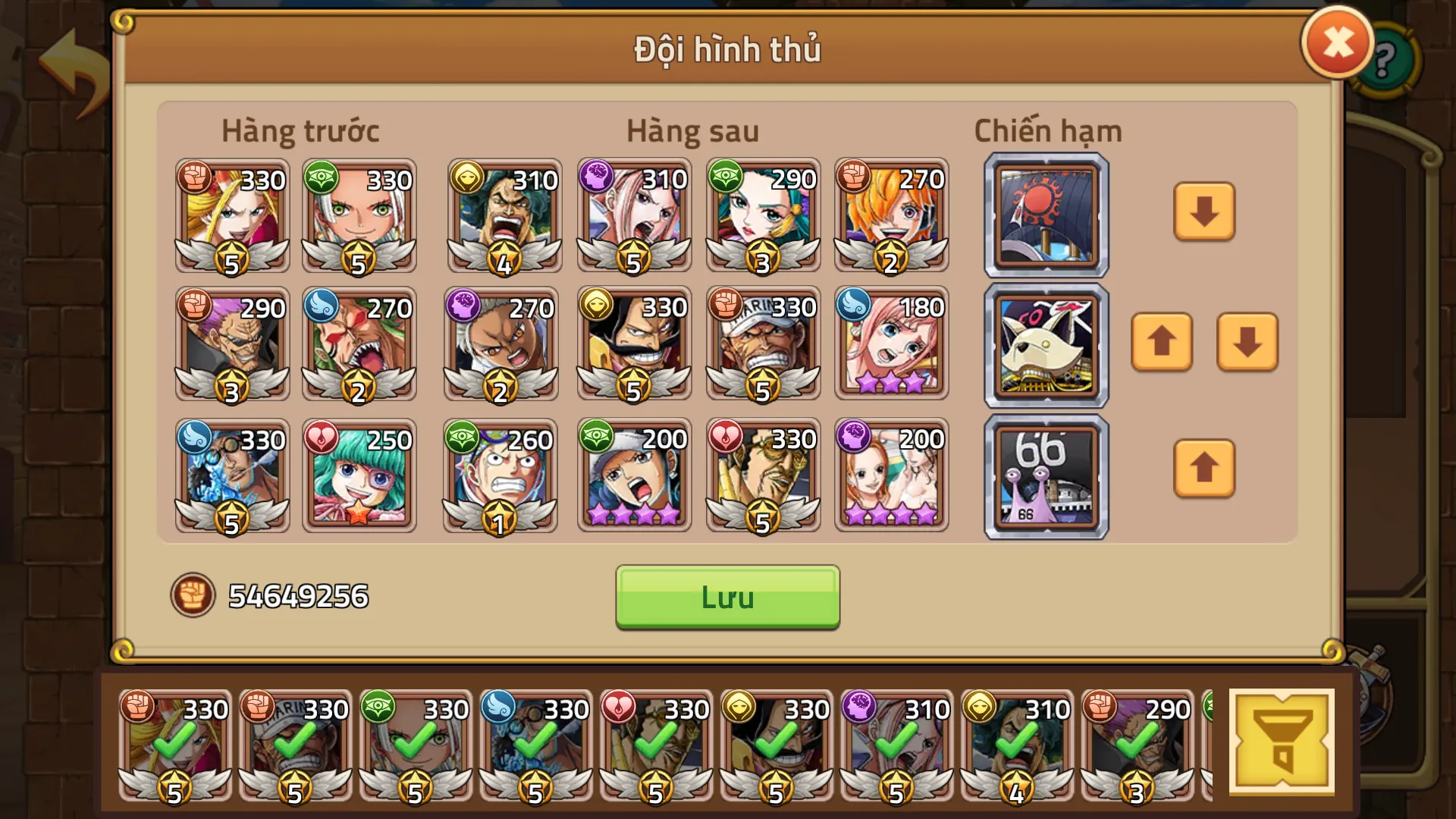
Task: Select the 330-power Gol D. Roger character portrait
Action: (x=633, y=341)
